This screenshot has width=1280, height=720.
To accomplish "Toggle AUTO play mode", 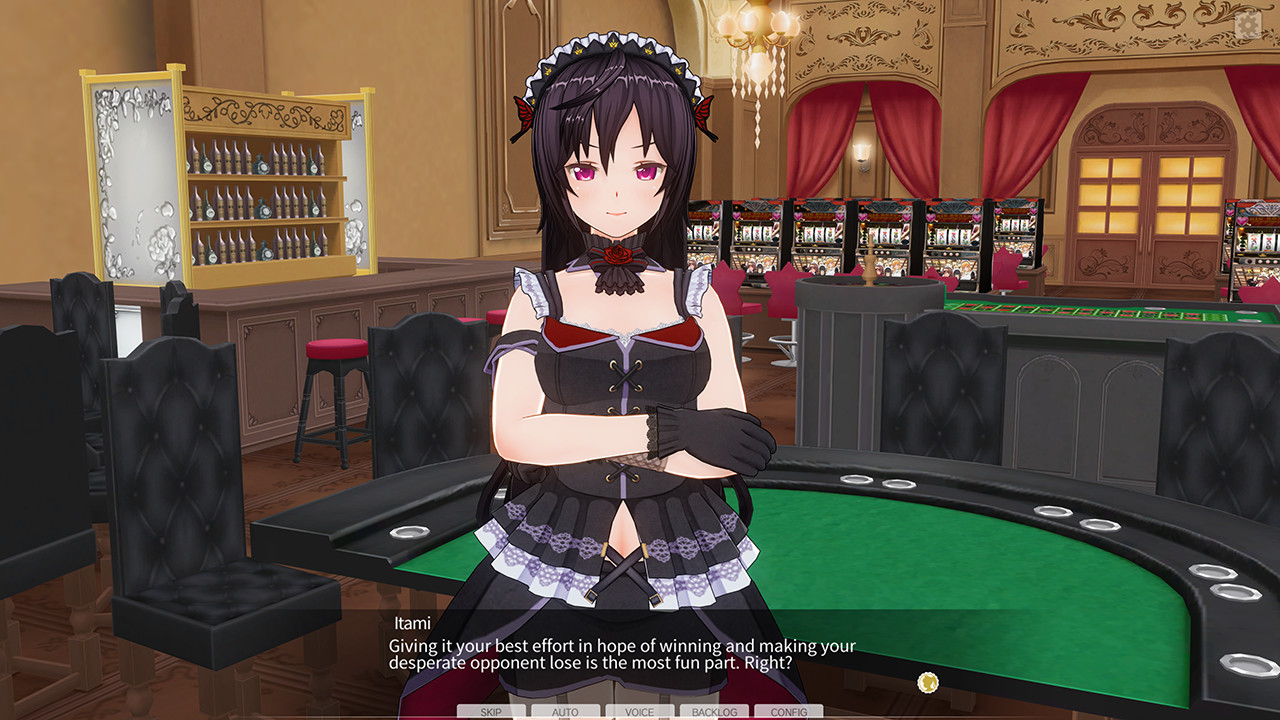I will point(566,711).
